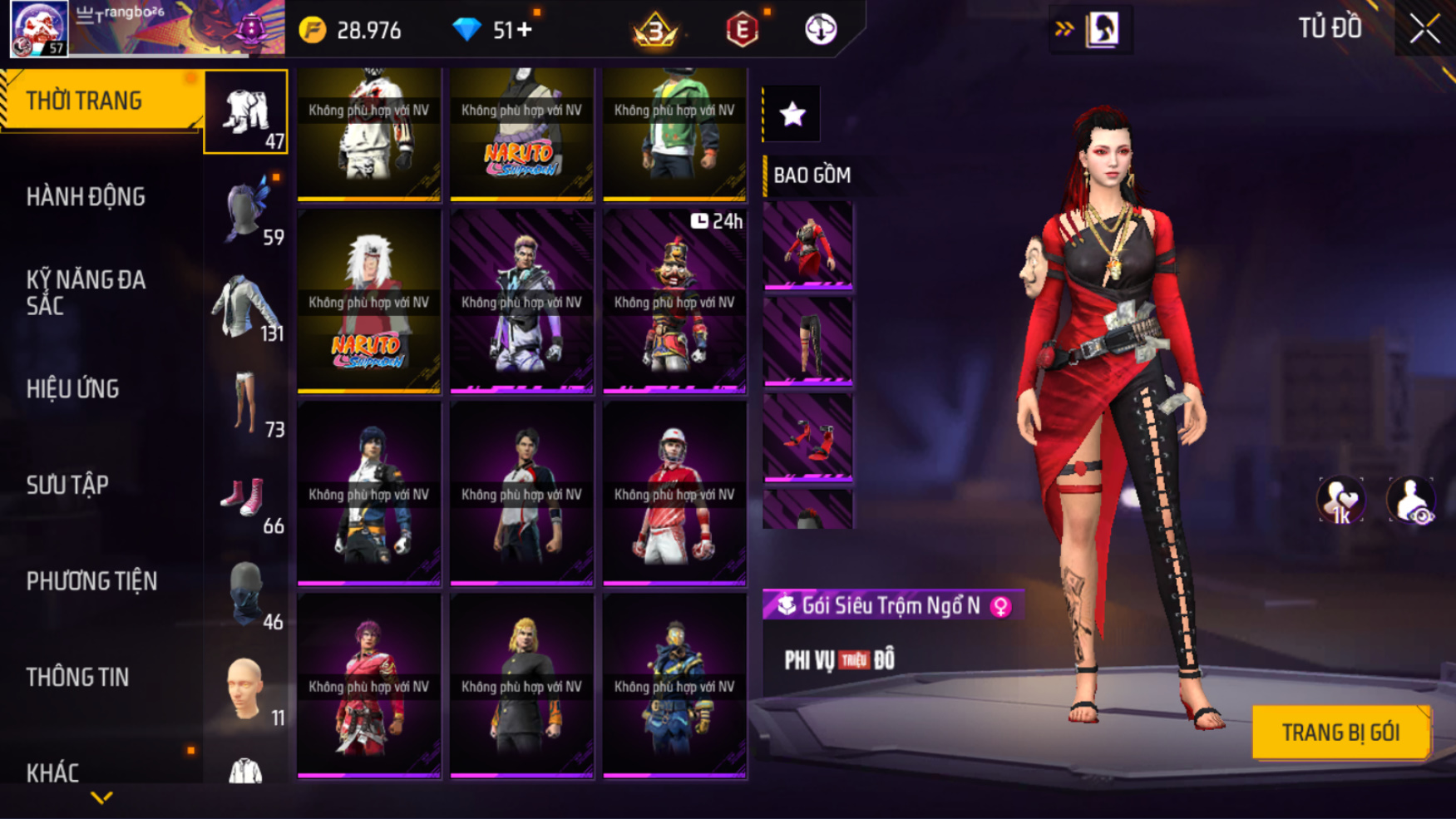The height and width of the screenshot is (819, 1456).
Task: Open the SƯU TẬP section
Action: (x=67, y=485)
